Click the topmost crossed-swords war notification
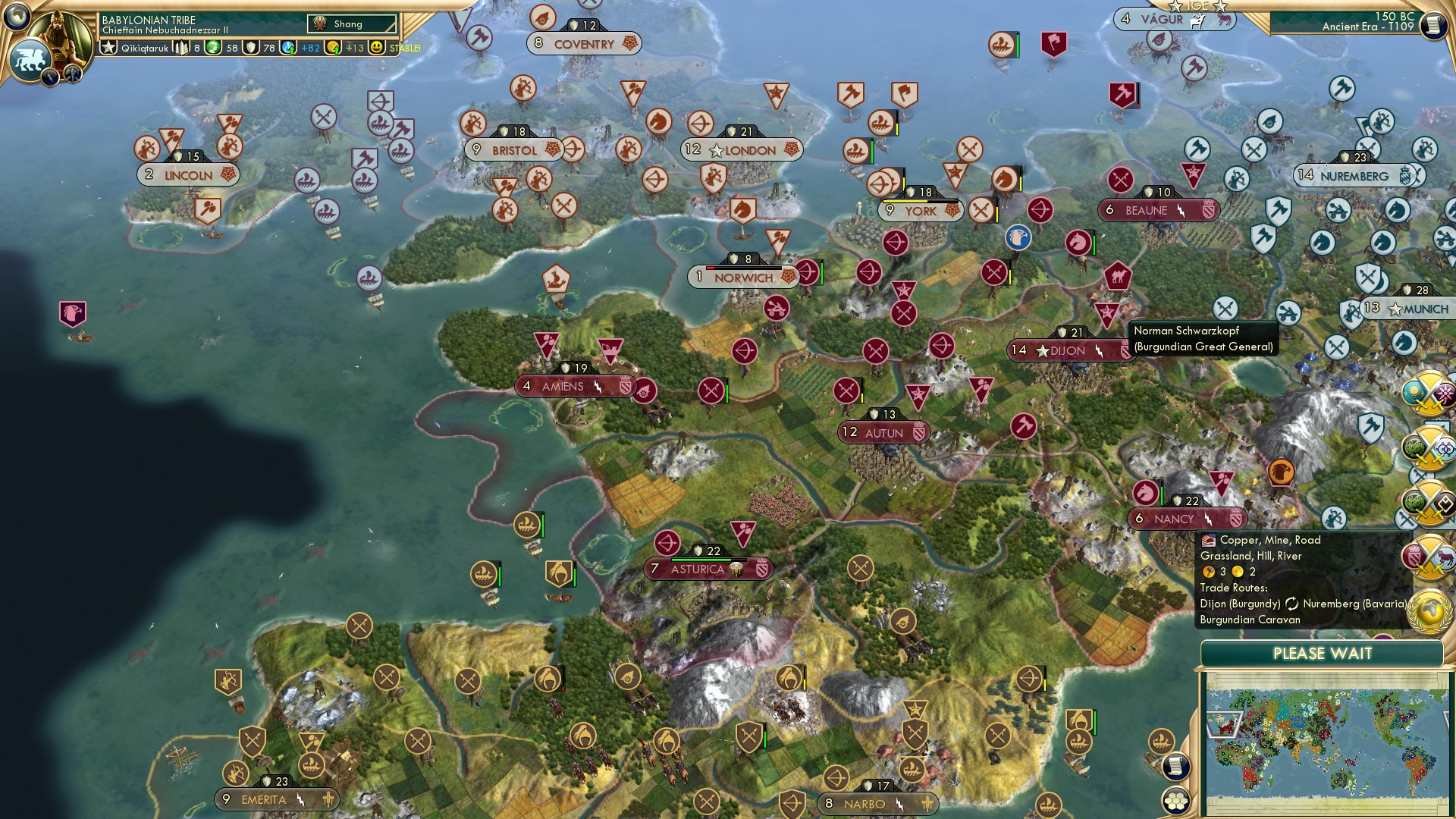Screen dimensions: 1456x819 tap(1429, 392)
